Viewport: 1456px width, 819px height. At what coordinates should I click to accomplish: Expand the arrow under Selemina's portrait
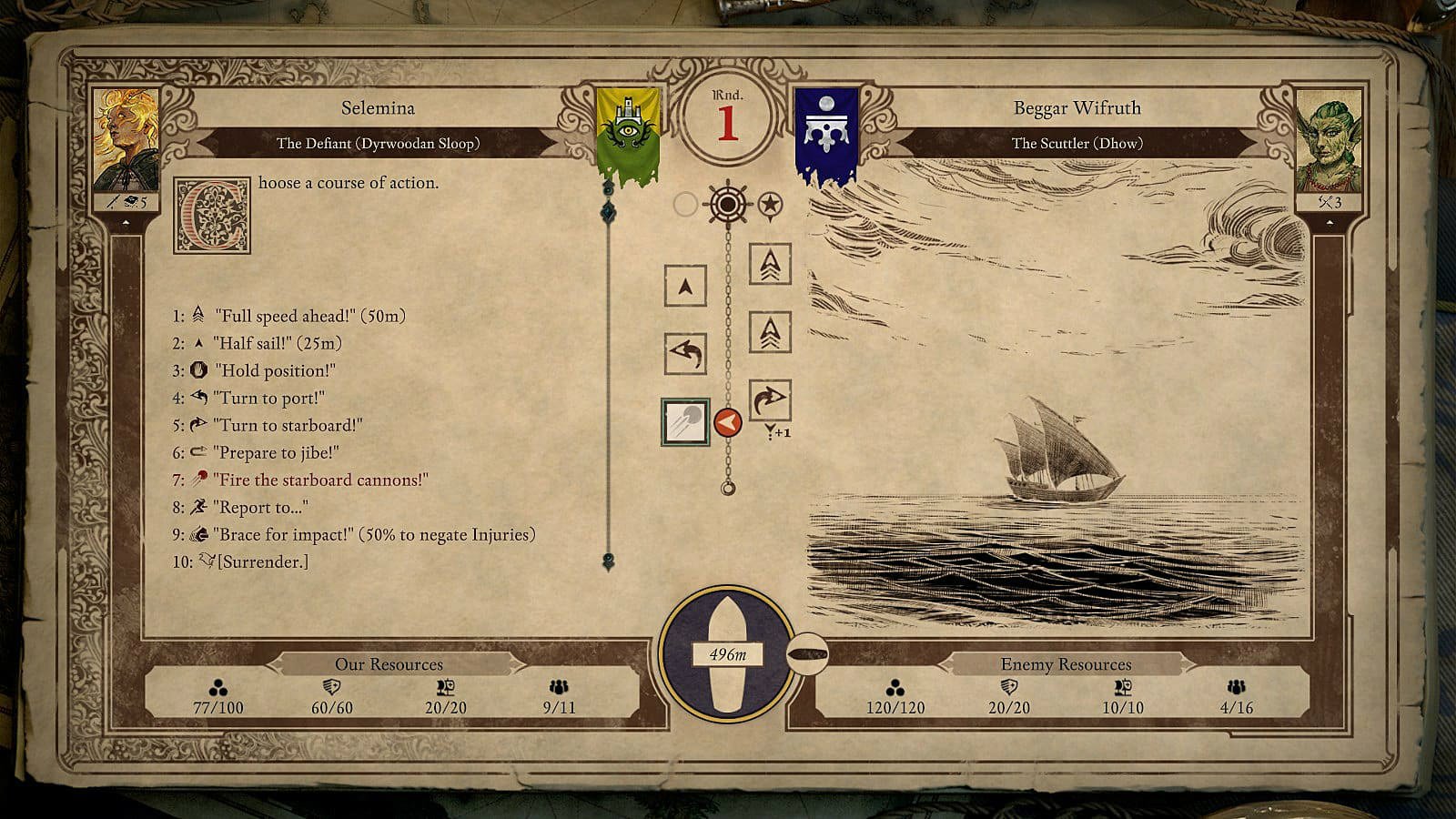pos(126,222)
